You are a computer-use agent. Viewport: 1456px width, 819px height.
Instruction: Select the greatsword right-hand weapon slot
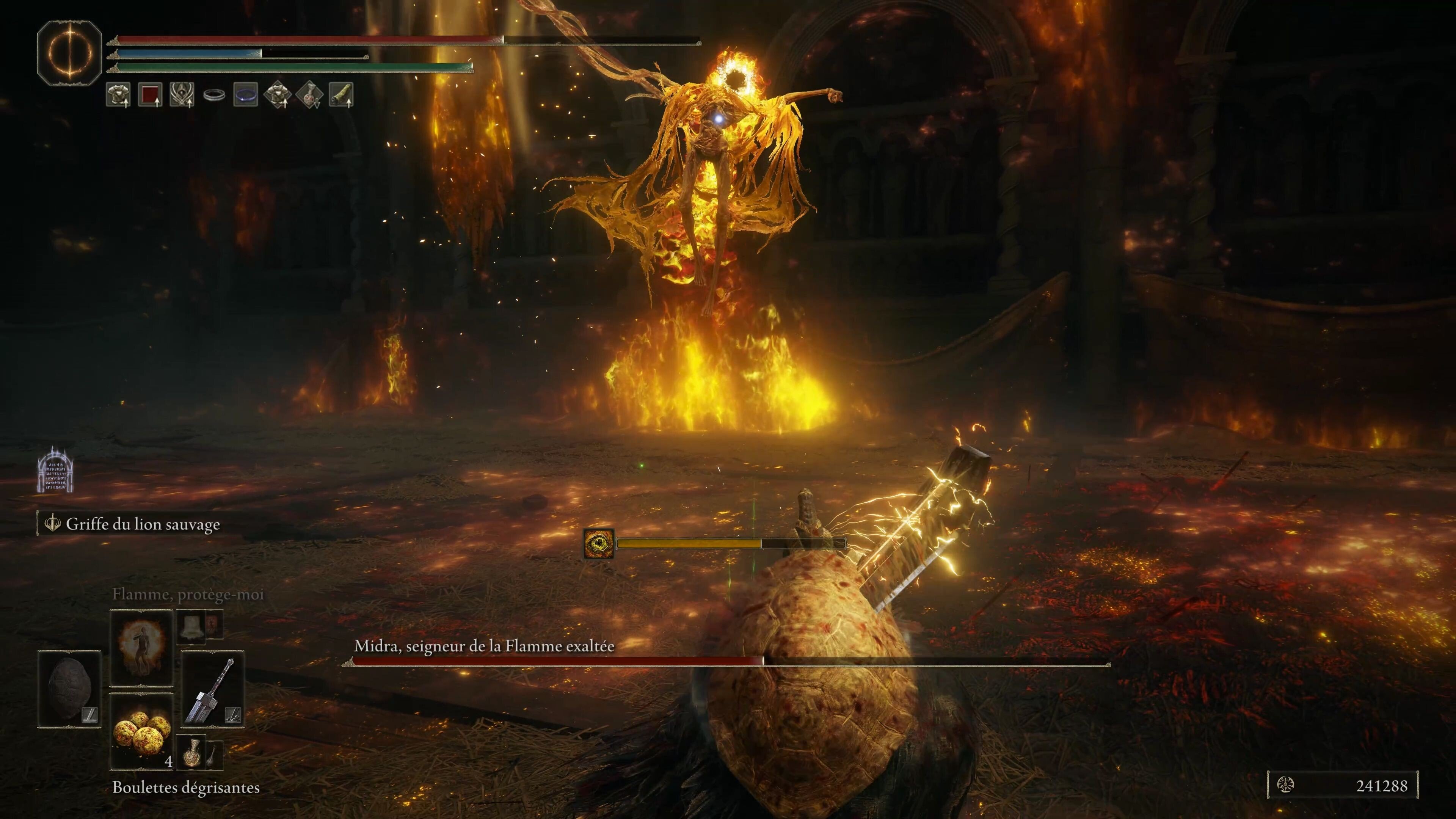213,690
